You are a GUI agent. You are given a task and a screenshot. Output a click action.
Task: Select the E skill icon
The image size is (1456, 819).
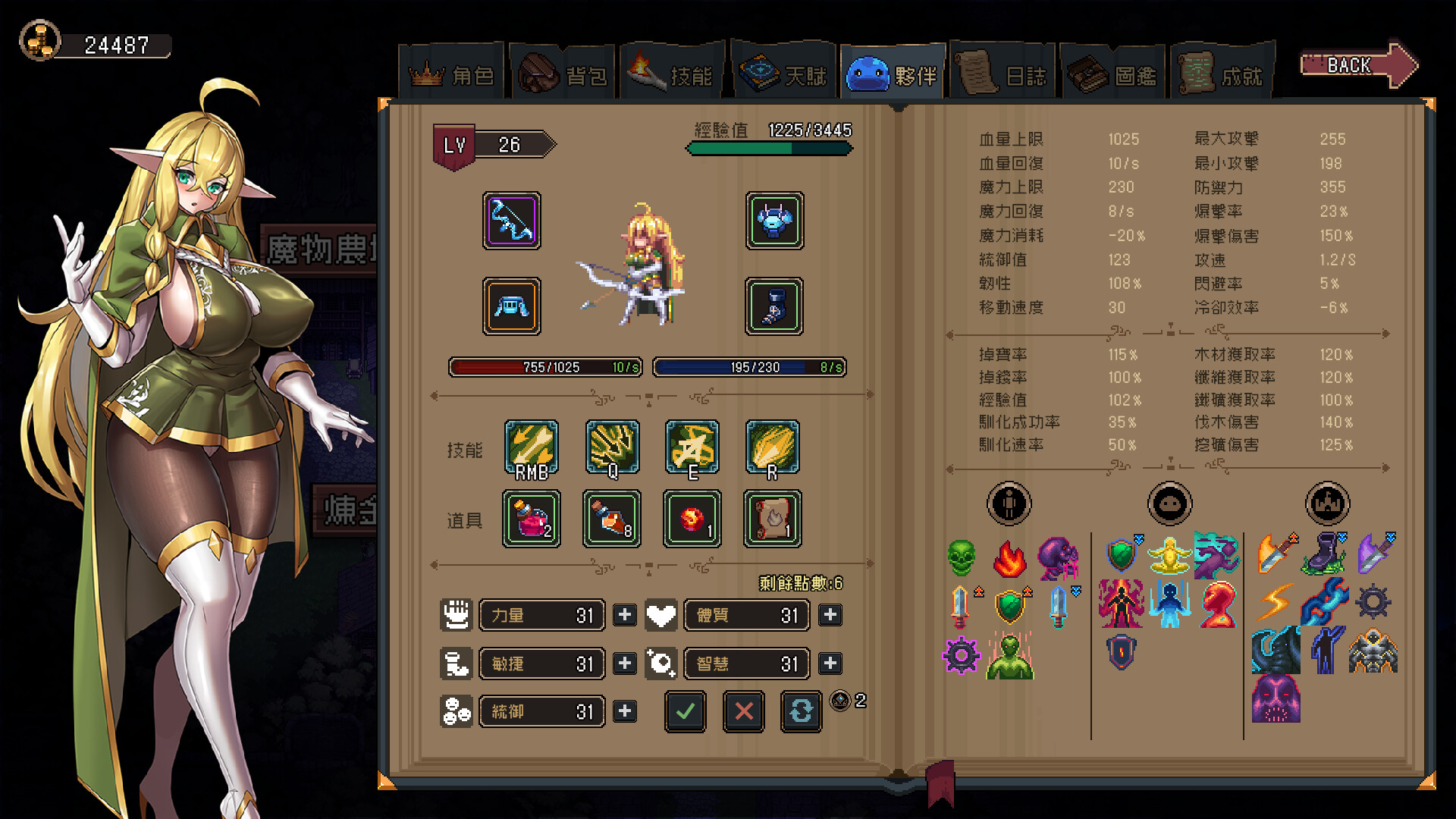(x=691, y=447)
